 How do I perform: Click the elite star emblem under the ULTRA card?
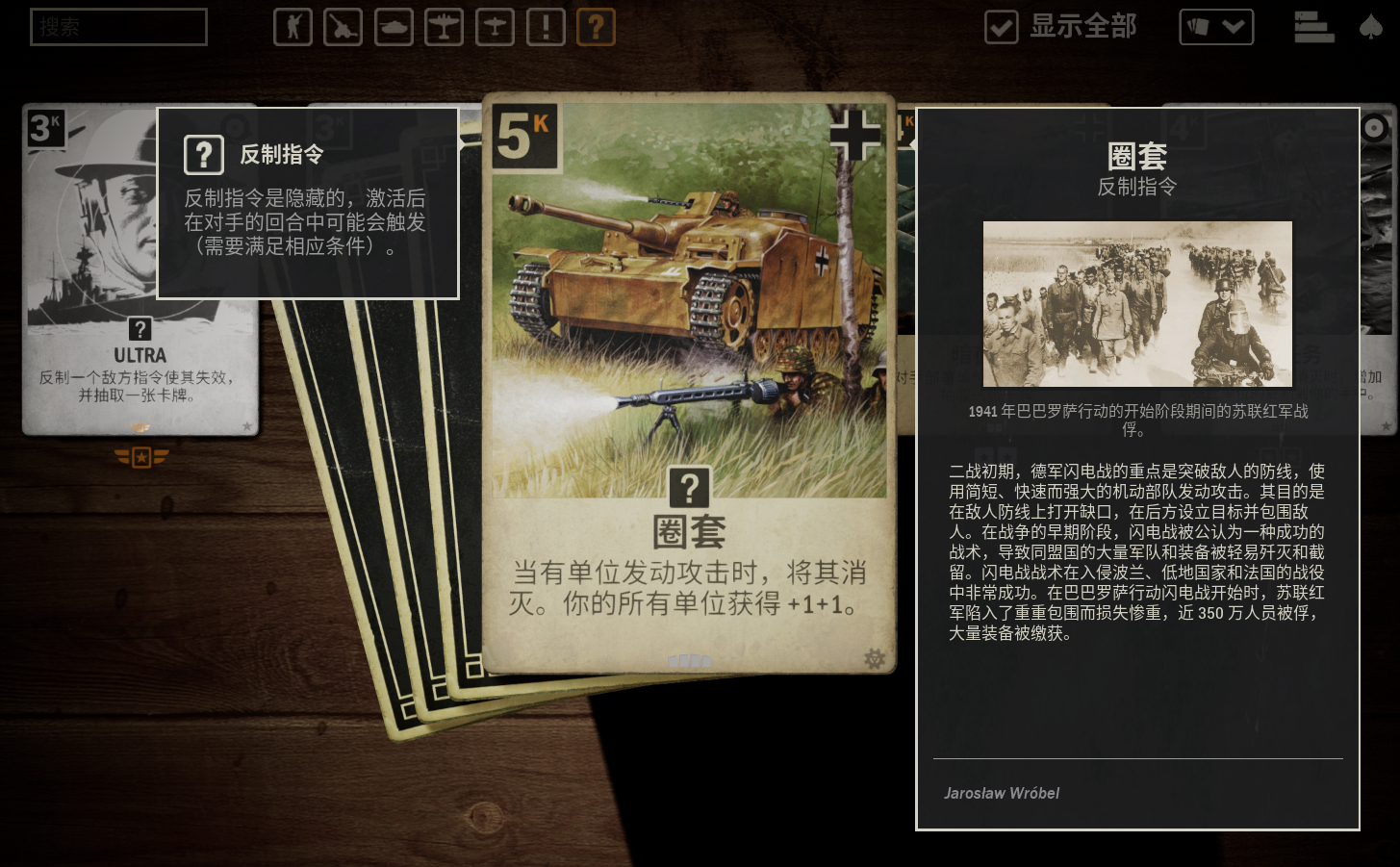tap(140, 459)
